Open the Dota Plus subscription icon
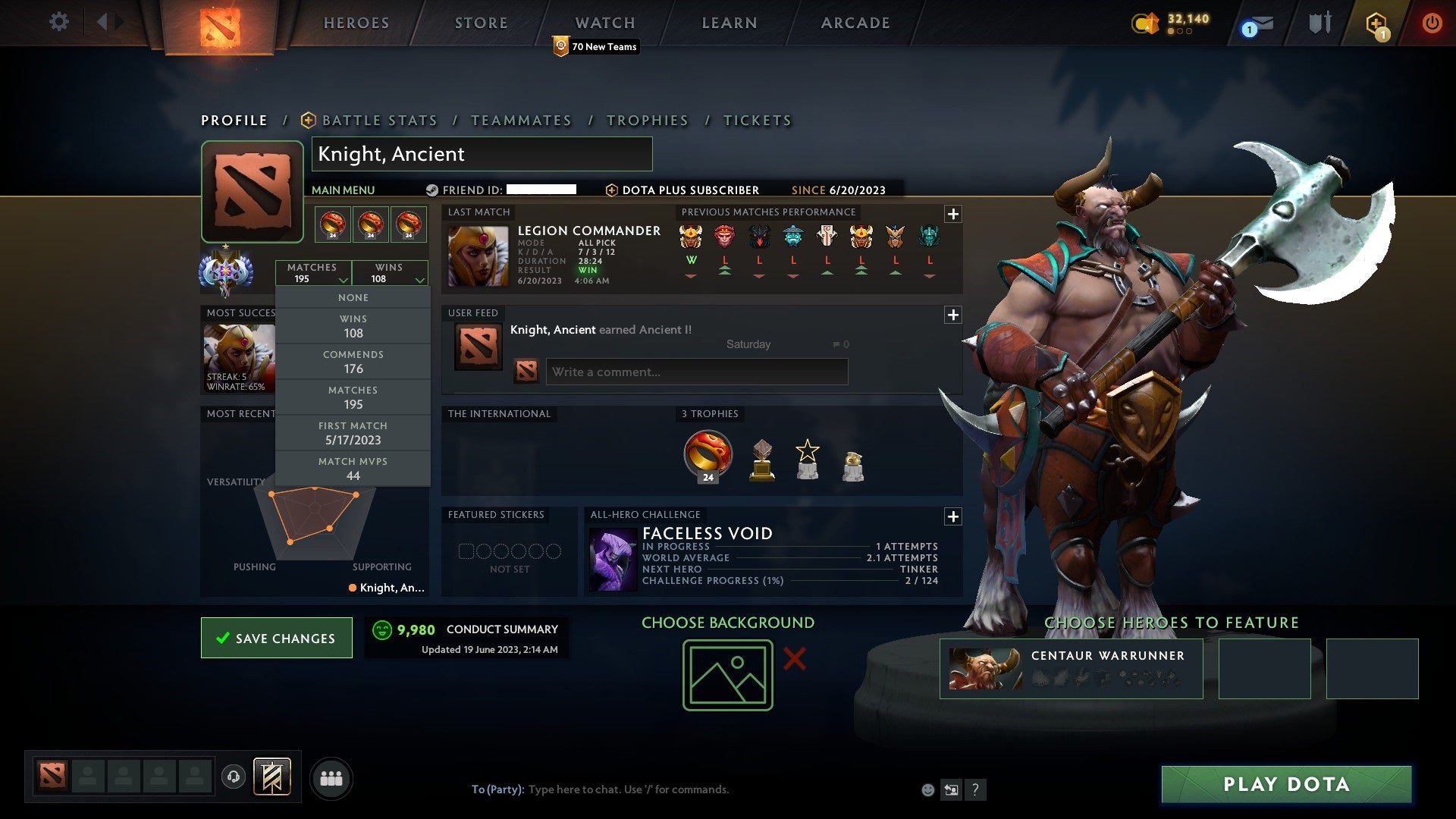 1378,23
